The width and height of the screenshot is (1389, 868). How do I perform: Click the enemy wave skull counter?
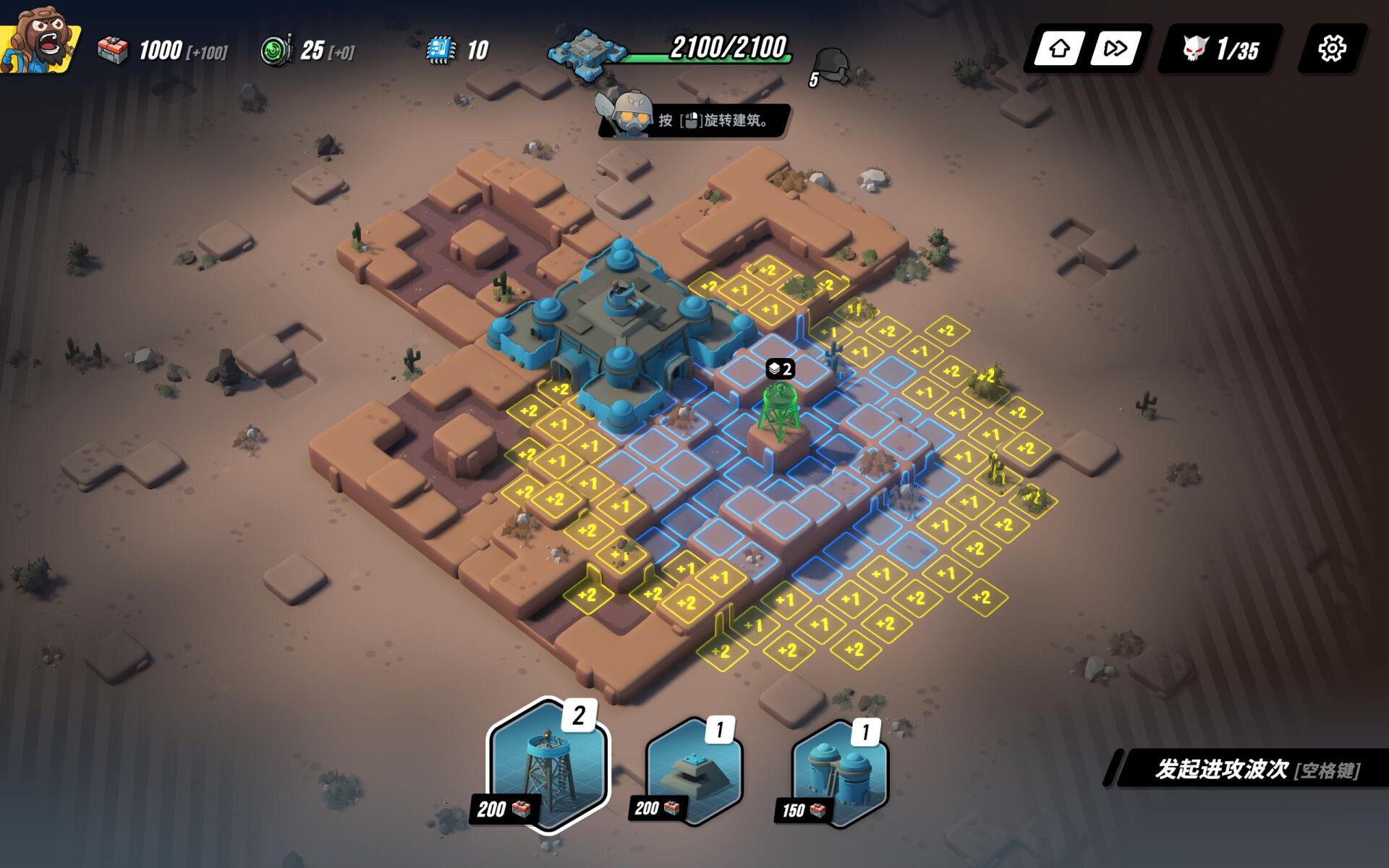coord(1221,49)
